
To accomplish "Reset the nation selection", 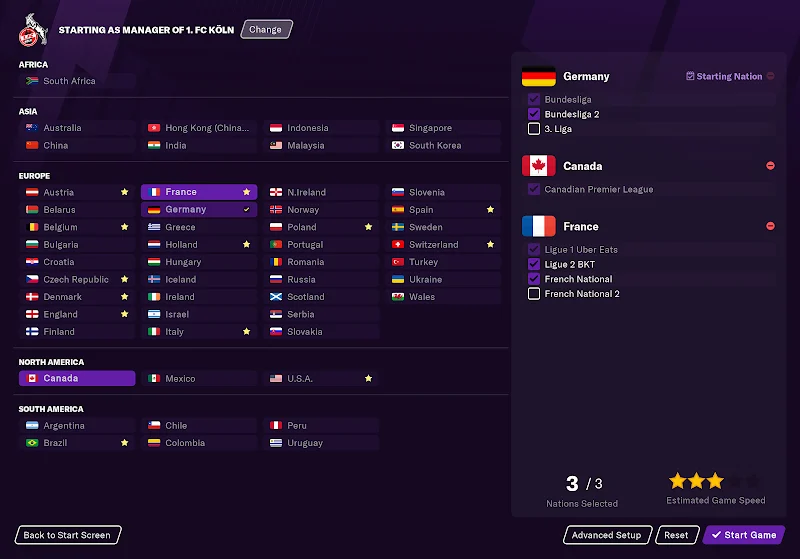I will [677, 535].
